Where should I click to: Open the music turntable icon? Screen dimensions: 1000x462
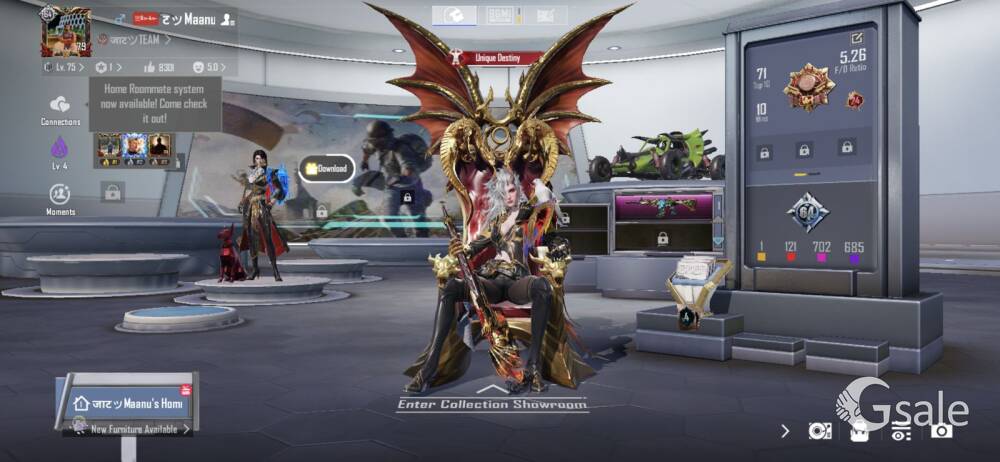[819, 431]
